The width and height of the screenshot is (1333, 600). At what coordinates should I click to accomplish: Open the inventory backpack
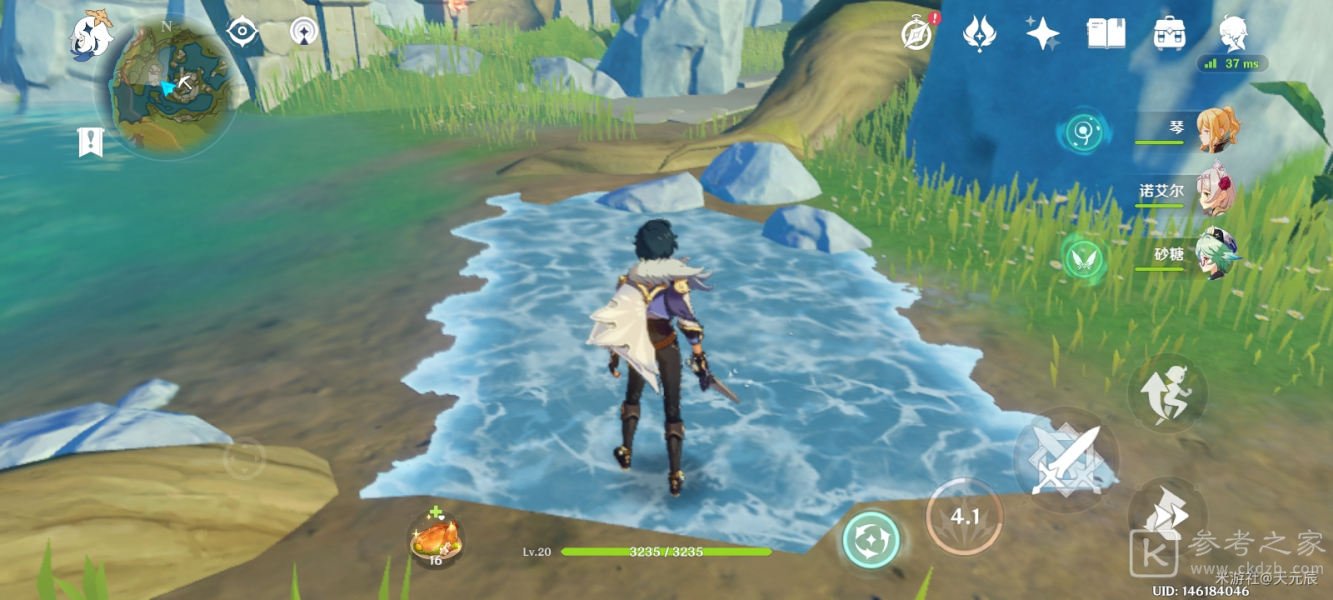[x=1168, y=34]
